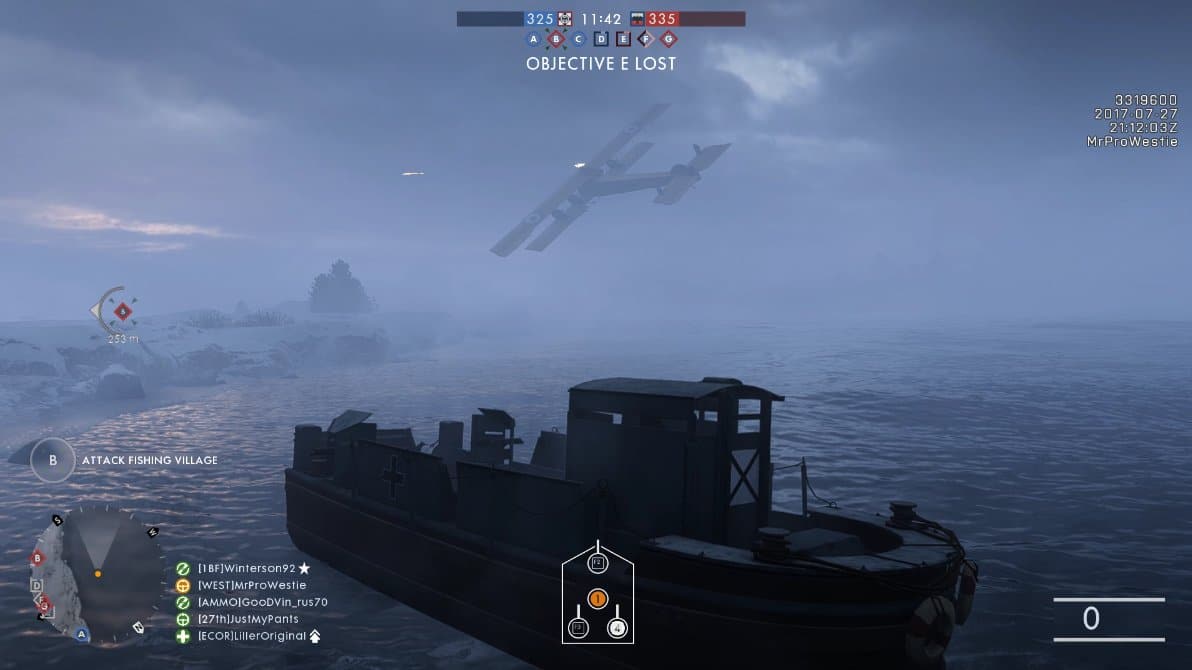This screenshot has width=1192, height=670.
Task: Select the orange driver seat 1 icon
Action: 597,599
